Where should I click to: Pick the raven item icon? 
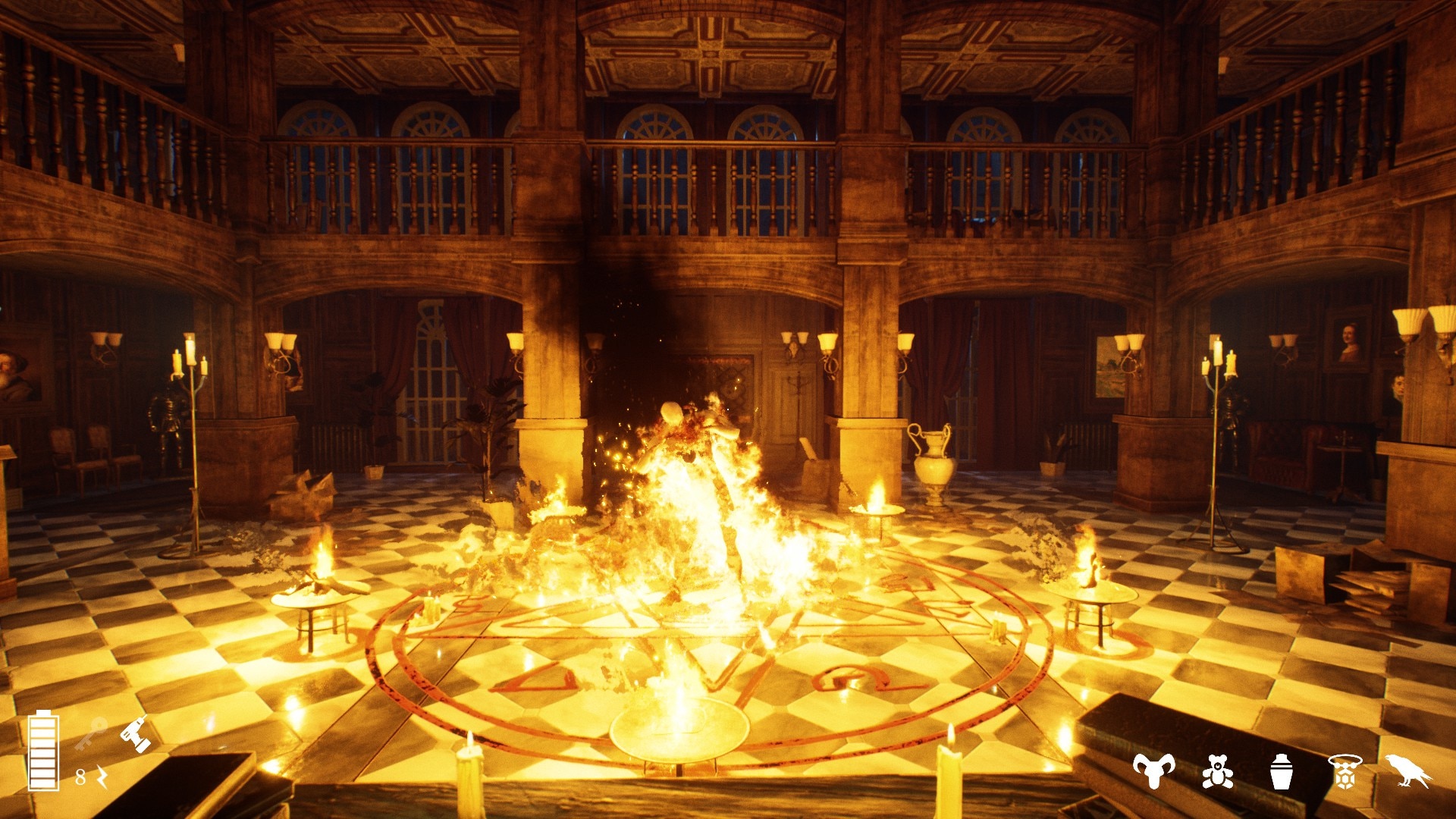click(1408, 770)
